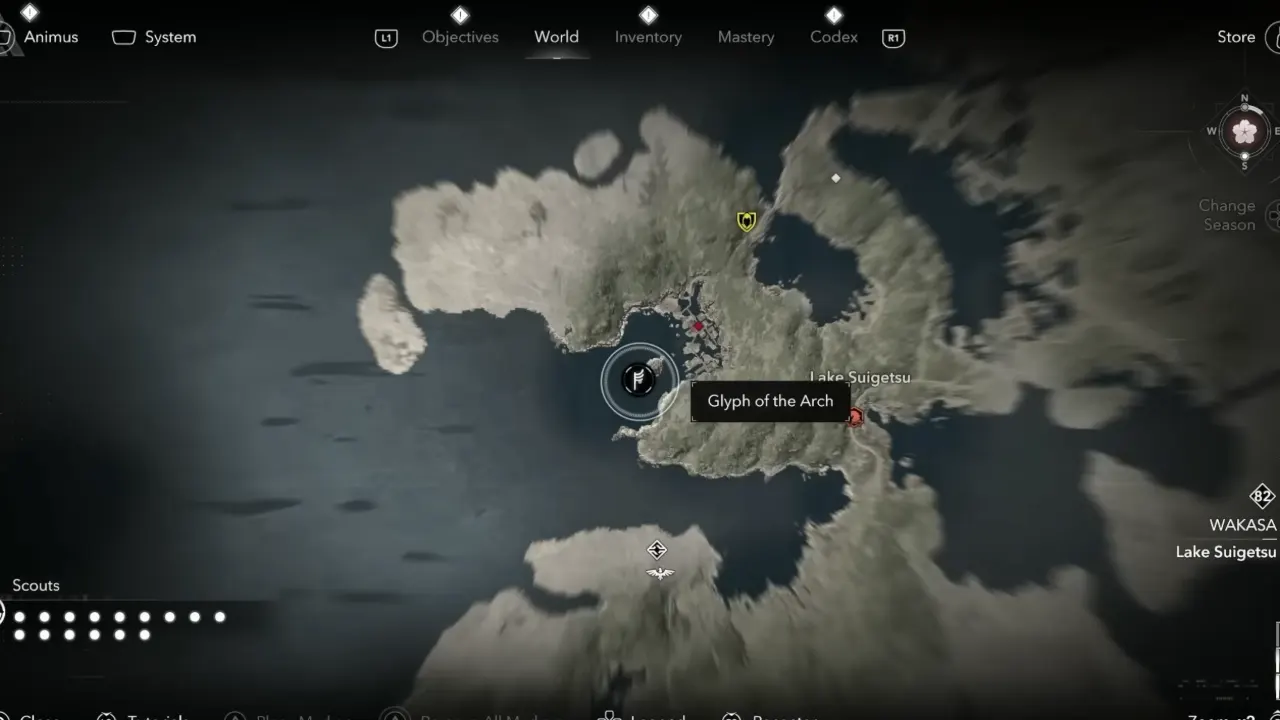Select the red diamond map marker

click(698, 327)
